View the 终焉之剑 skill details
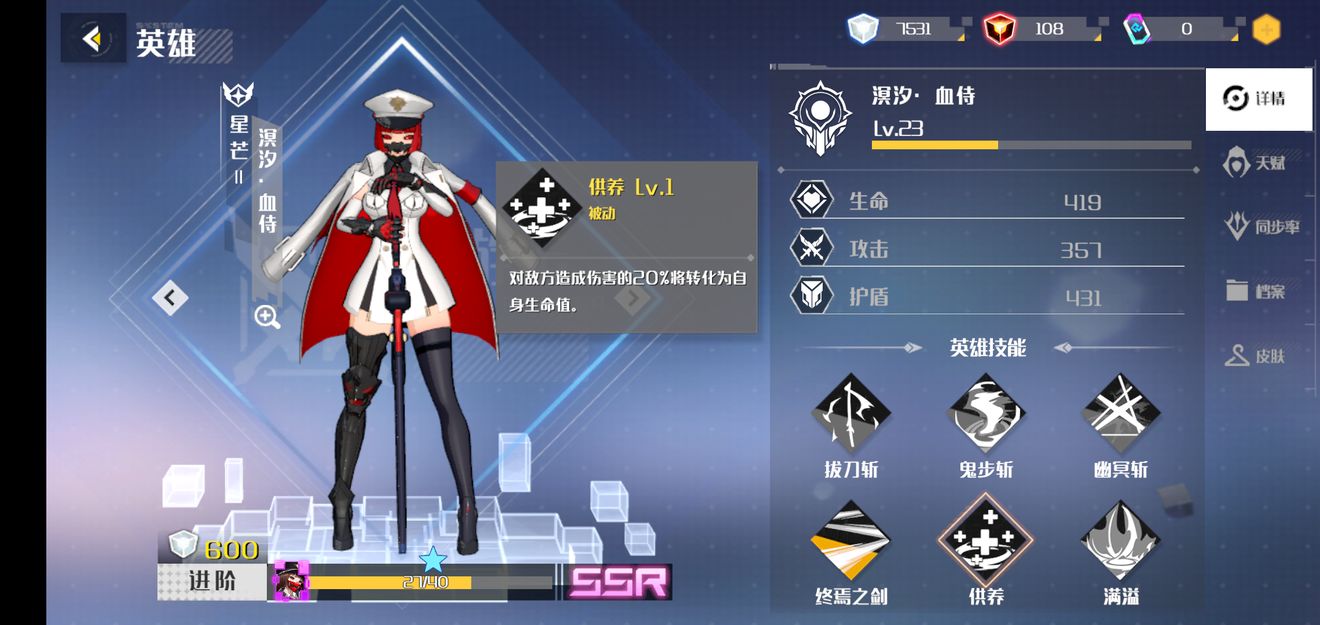 coord(851,541)
